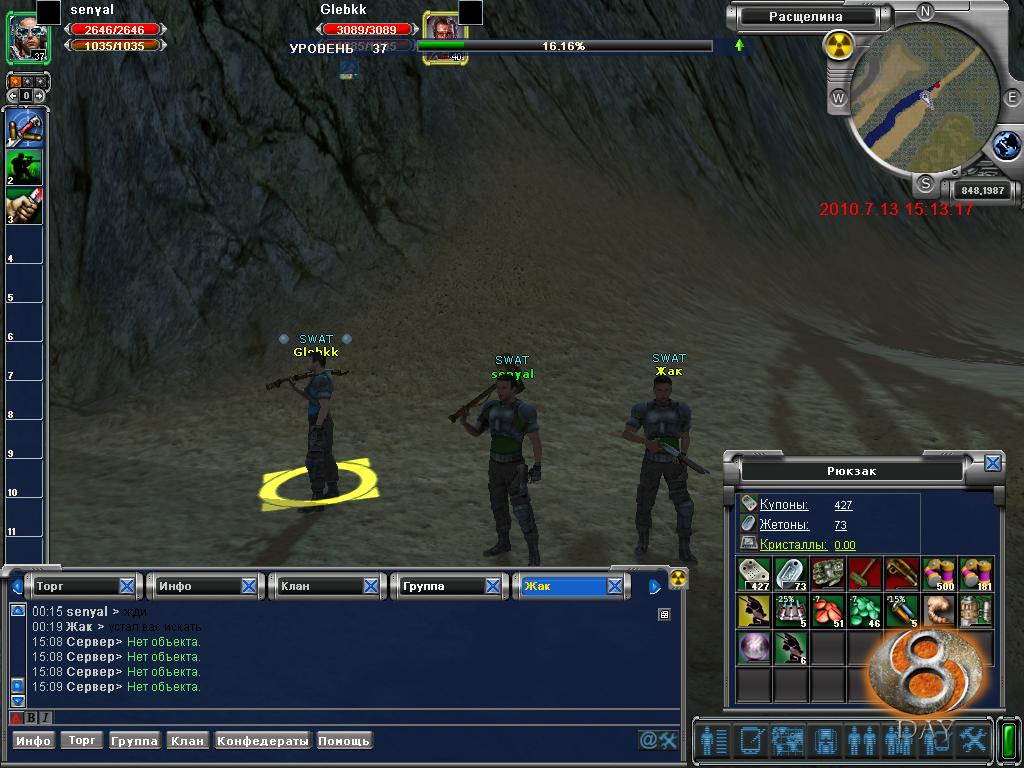This screenshot has width=1024, height=768.
Task: Click the Конфедераты chat channel button
Action: coord(263,741)
